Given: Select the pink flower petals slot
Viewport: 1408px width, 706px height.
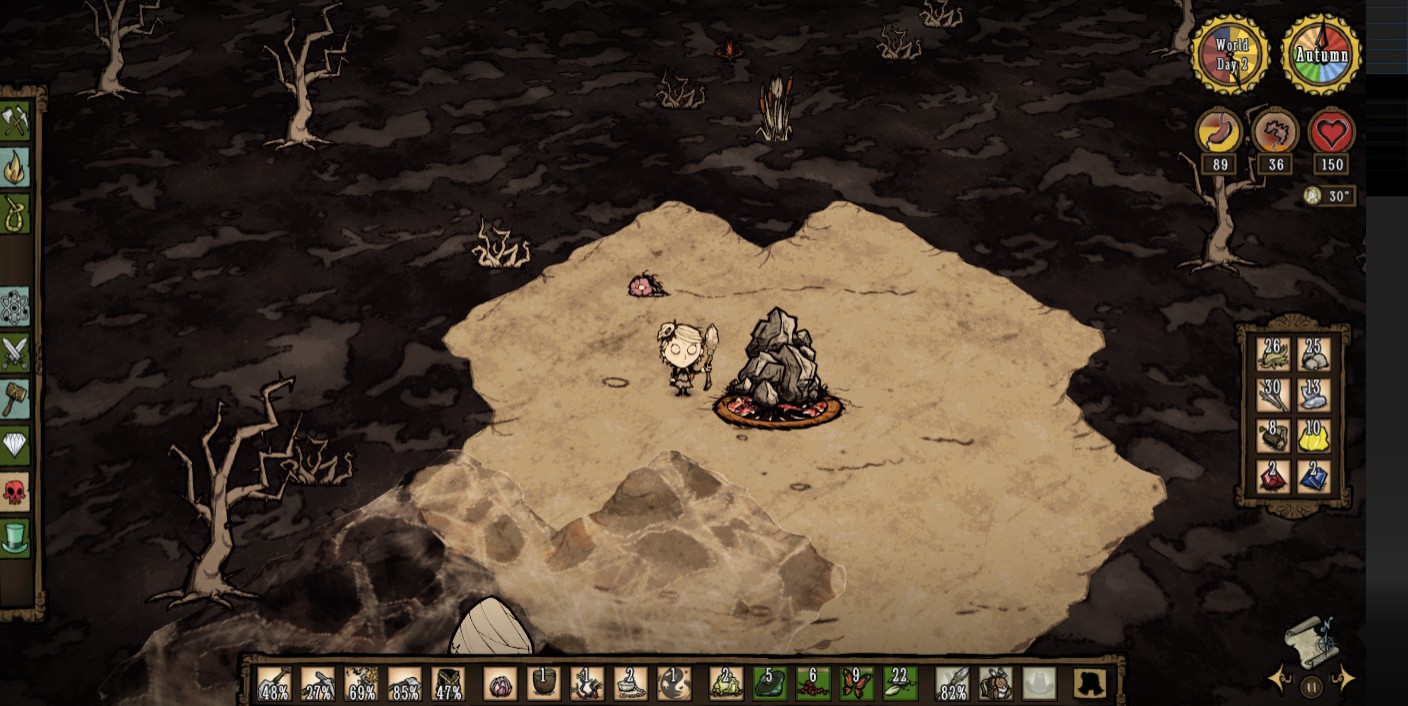Looking at the screenshot, I should pyautogui.click(x=500, y=683).
